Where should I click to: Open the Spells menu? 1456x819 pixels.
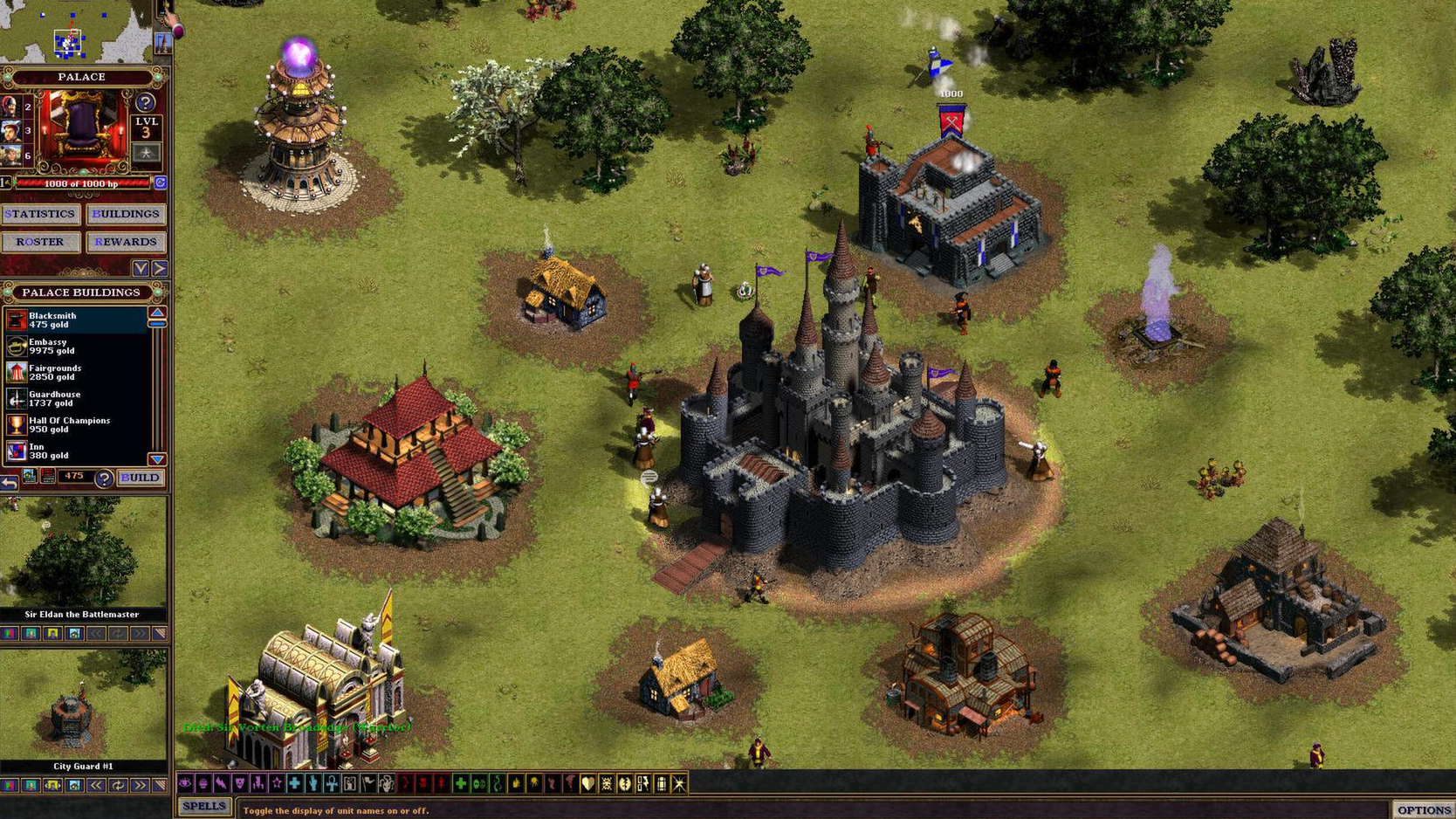[x=203, y=805]
